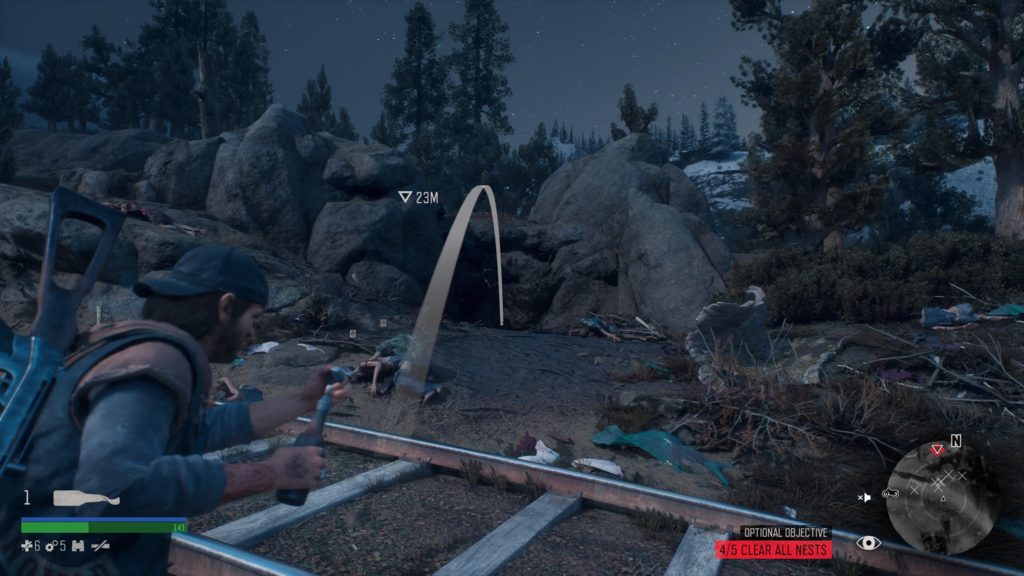Viewport: 1024px width, 576px height.
Task: Select the binoculars icon in the HUD
Action: tap(78, 545)
